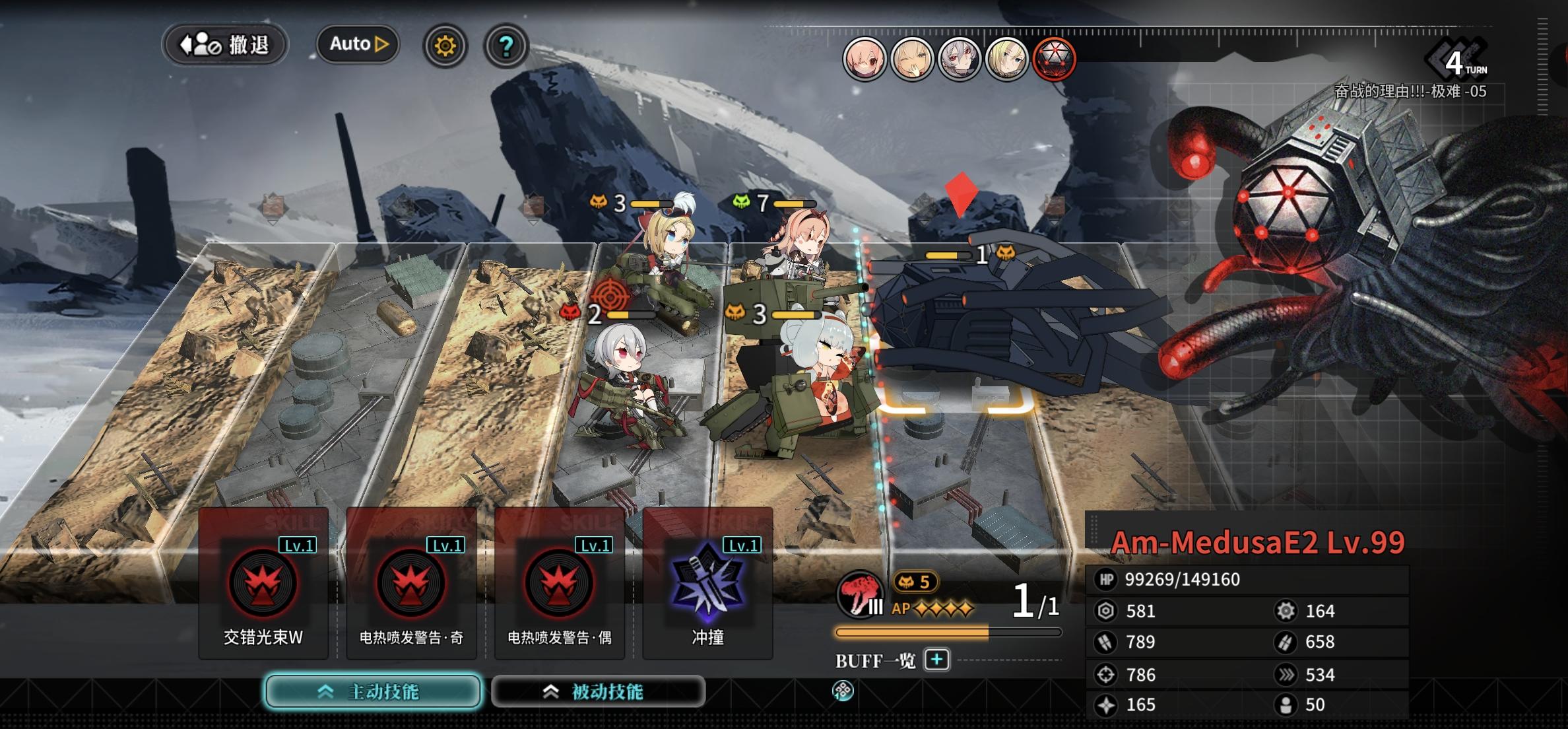Viewport: 1568px width, 729px height.
Task: Switch to the 被动技能 passive skills tab
Action: [598, 691]
